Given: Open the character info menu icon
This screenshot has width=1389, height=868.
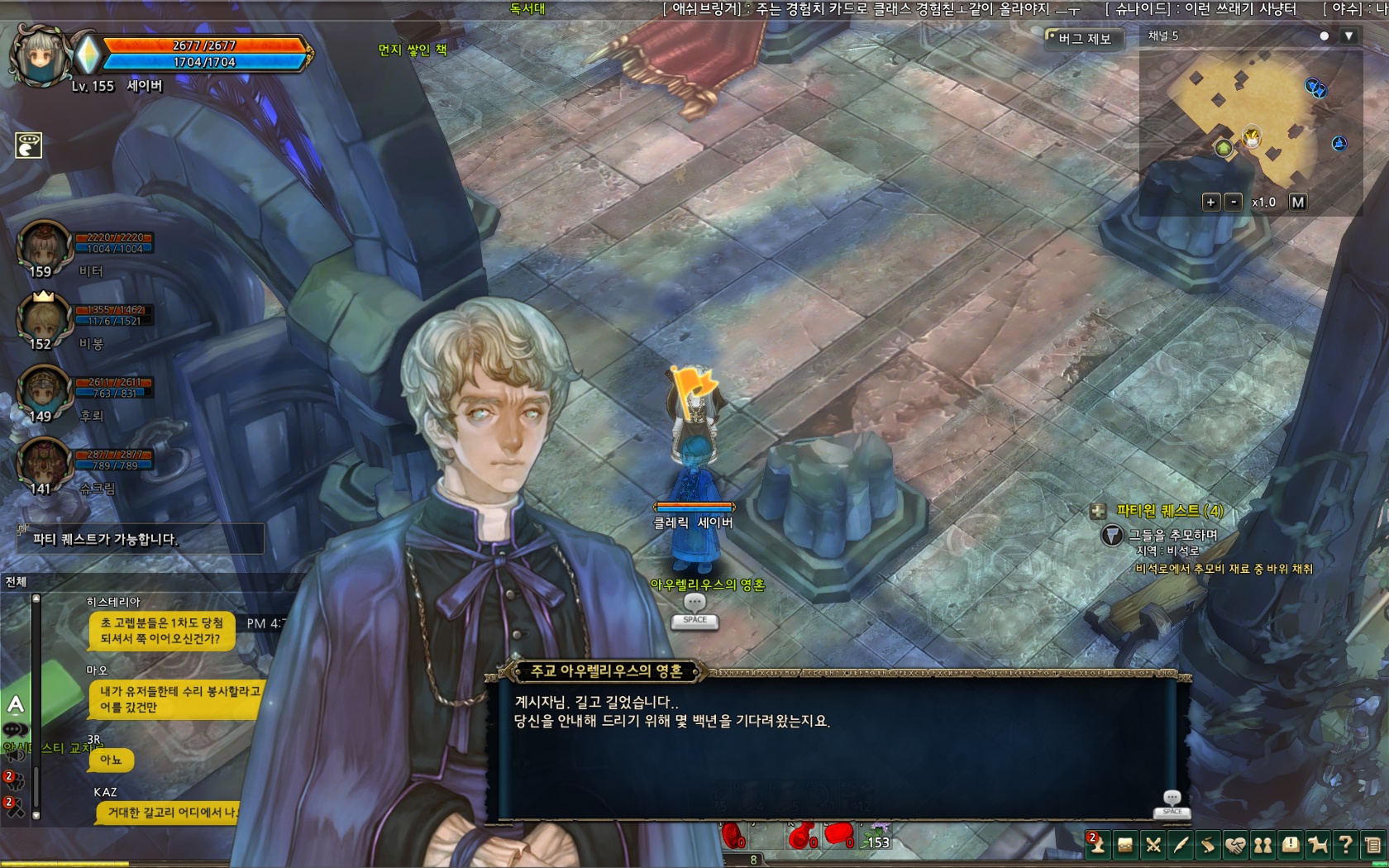Looking at the screenshot, I should [x=1097, y=844].
